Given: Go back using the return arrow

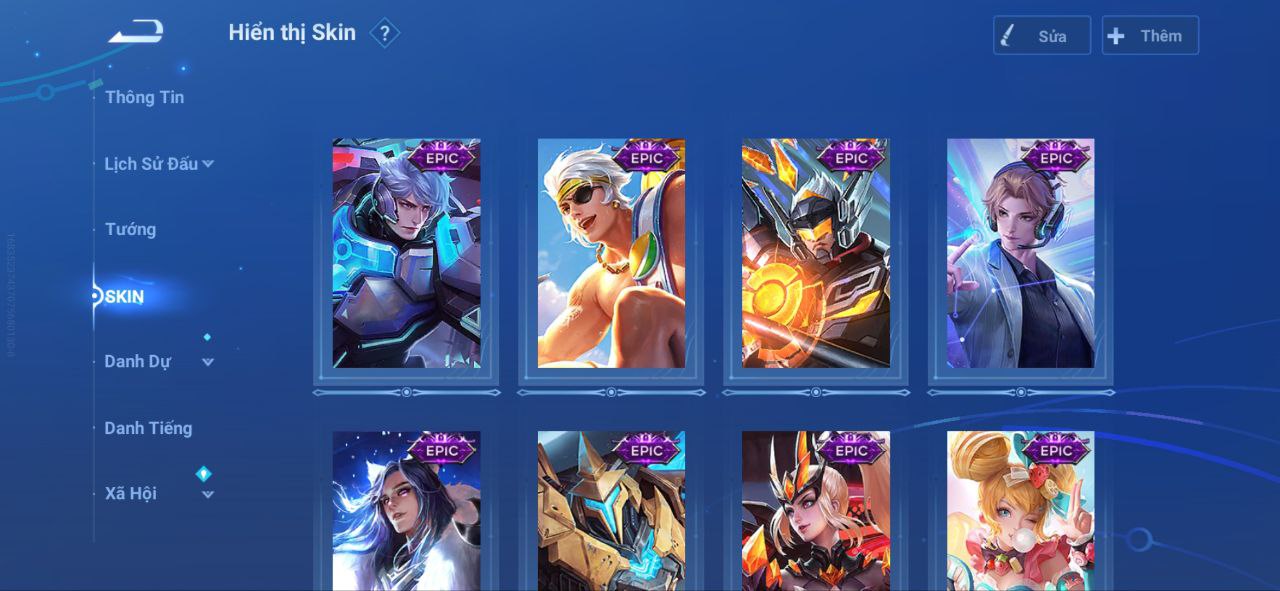Looking at the screenshot, I should [x=136, y=33].
